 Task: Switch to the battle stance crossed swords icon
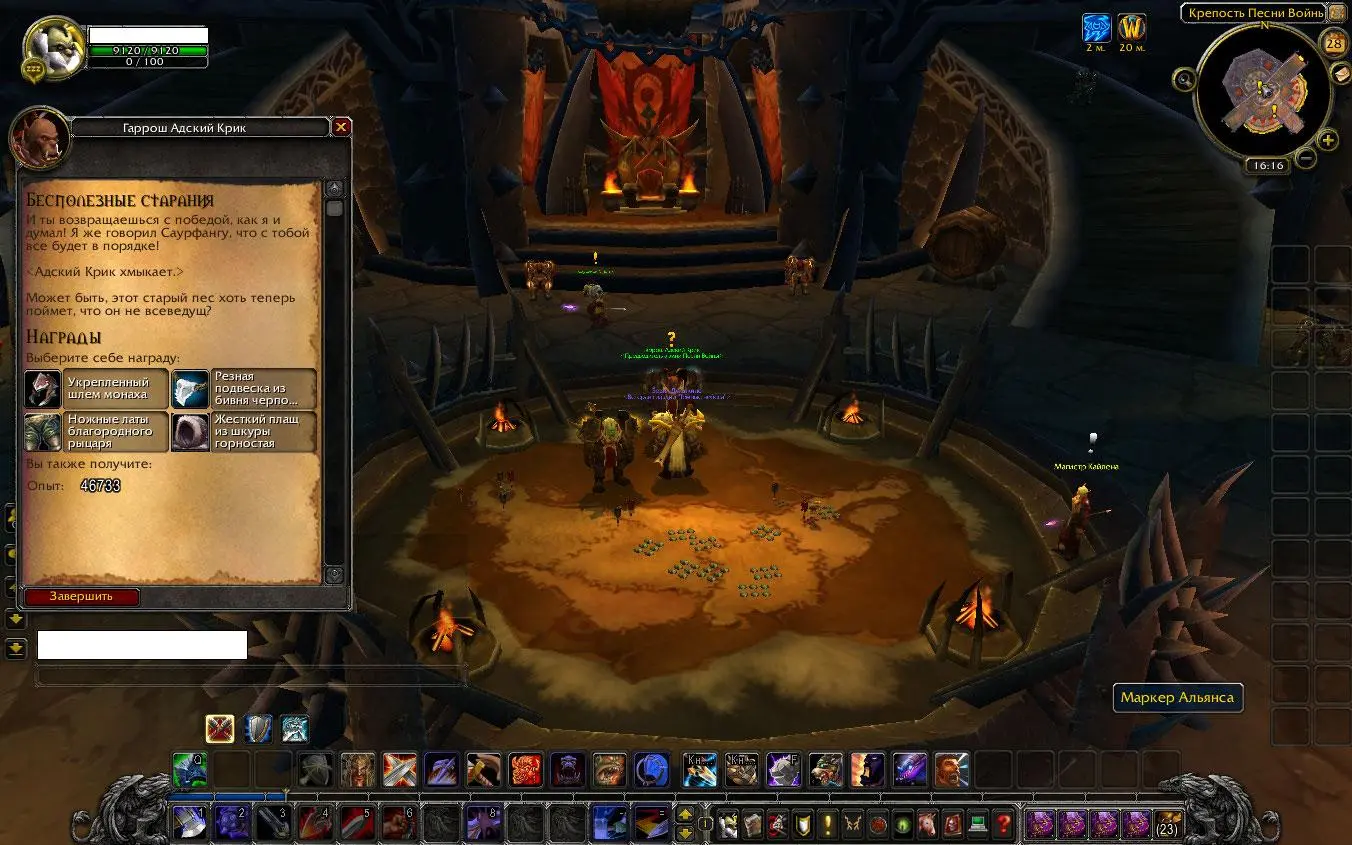220,728
